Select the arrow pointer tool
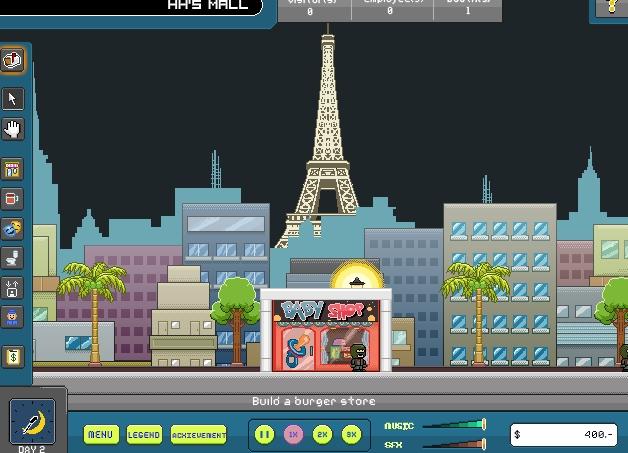Screen dimensions: 628x453 tap(13, 98)
